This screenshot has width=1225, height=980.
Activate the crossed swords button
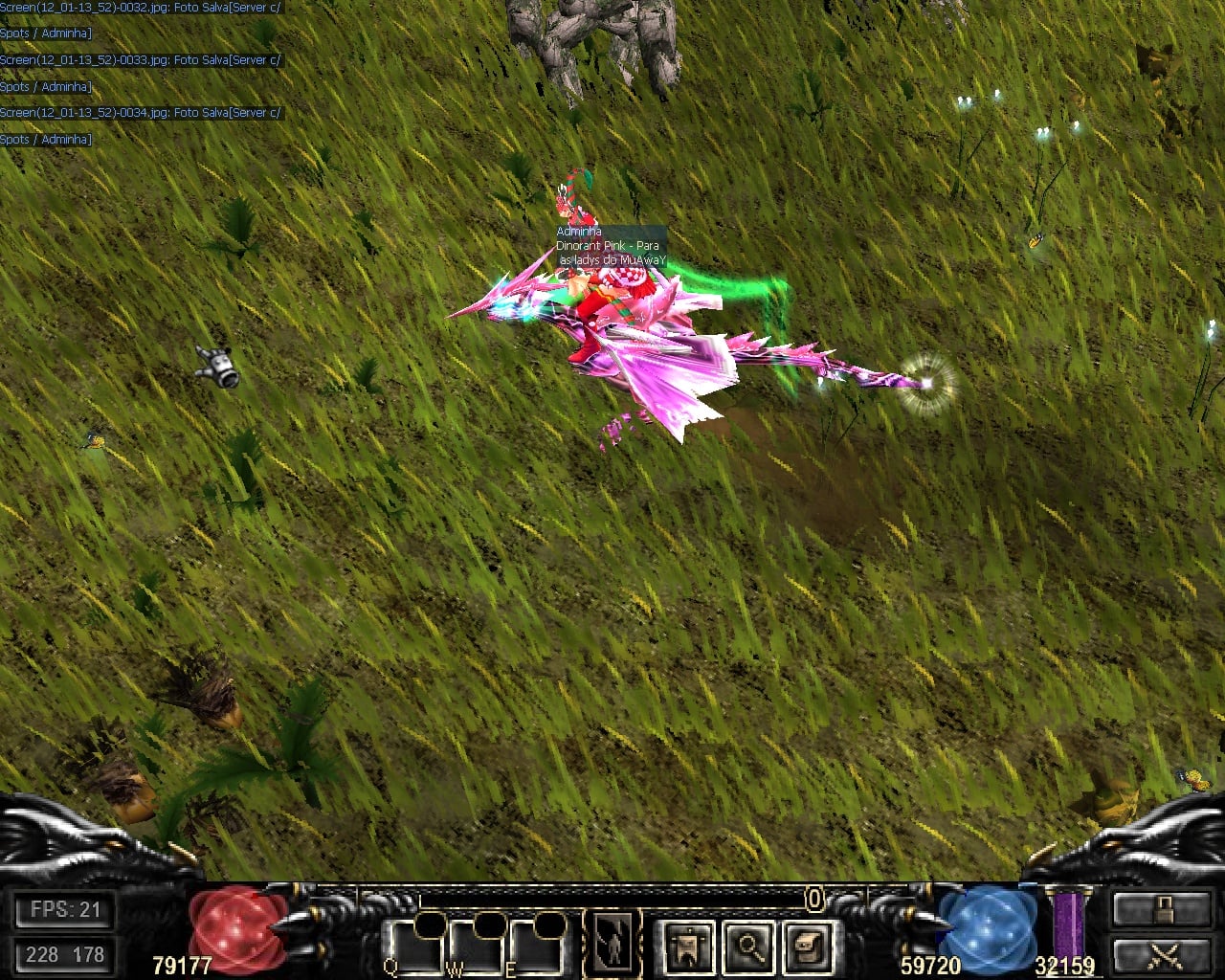click(x=1161, y=954)
